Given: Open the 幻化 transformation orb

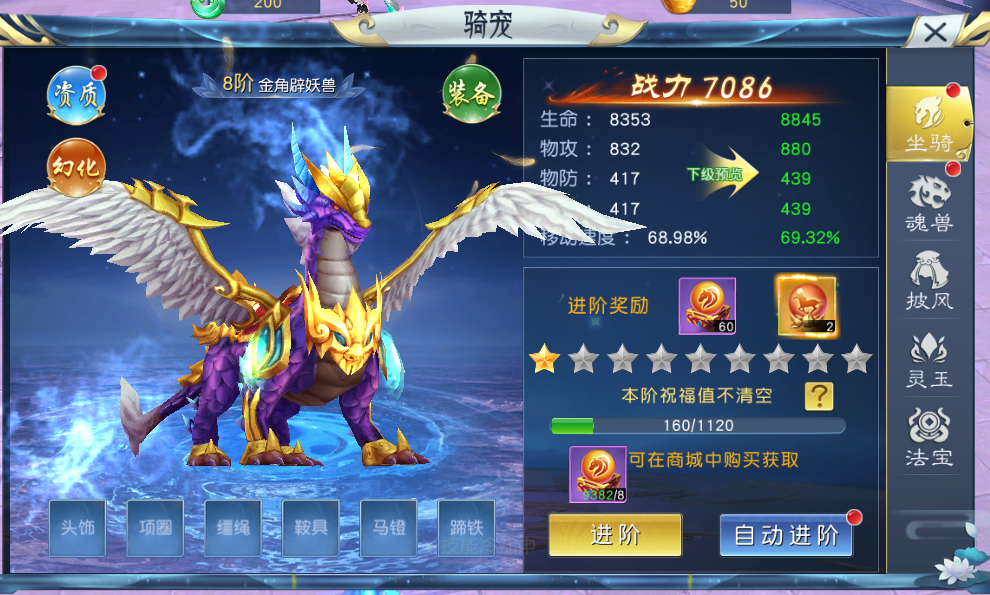Looking at the screenshot, I should (x=76, y=166).
